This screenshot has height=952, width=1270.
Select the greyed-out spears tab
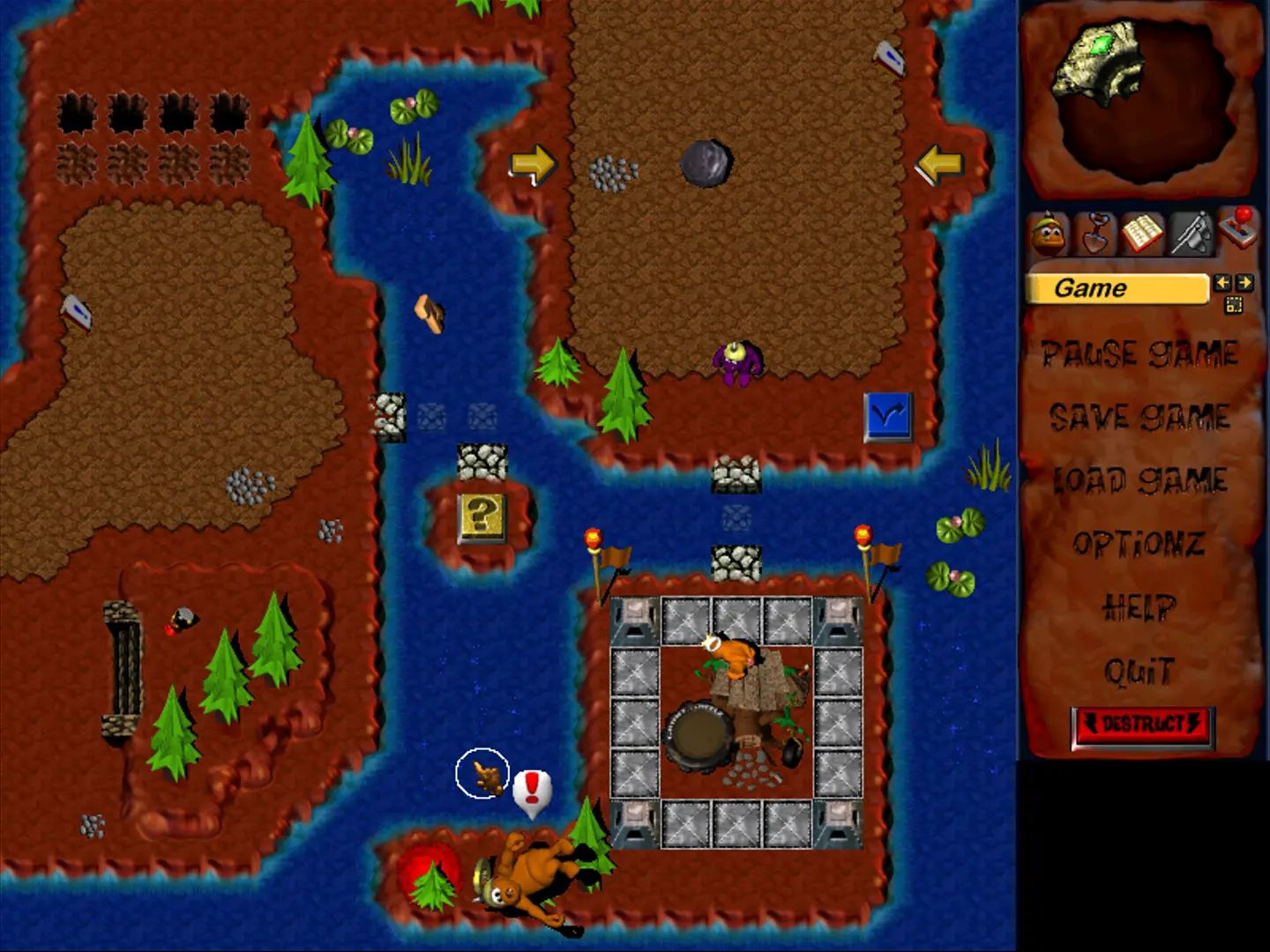pyautogui.click(x=1191, y=234)
